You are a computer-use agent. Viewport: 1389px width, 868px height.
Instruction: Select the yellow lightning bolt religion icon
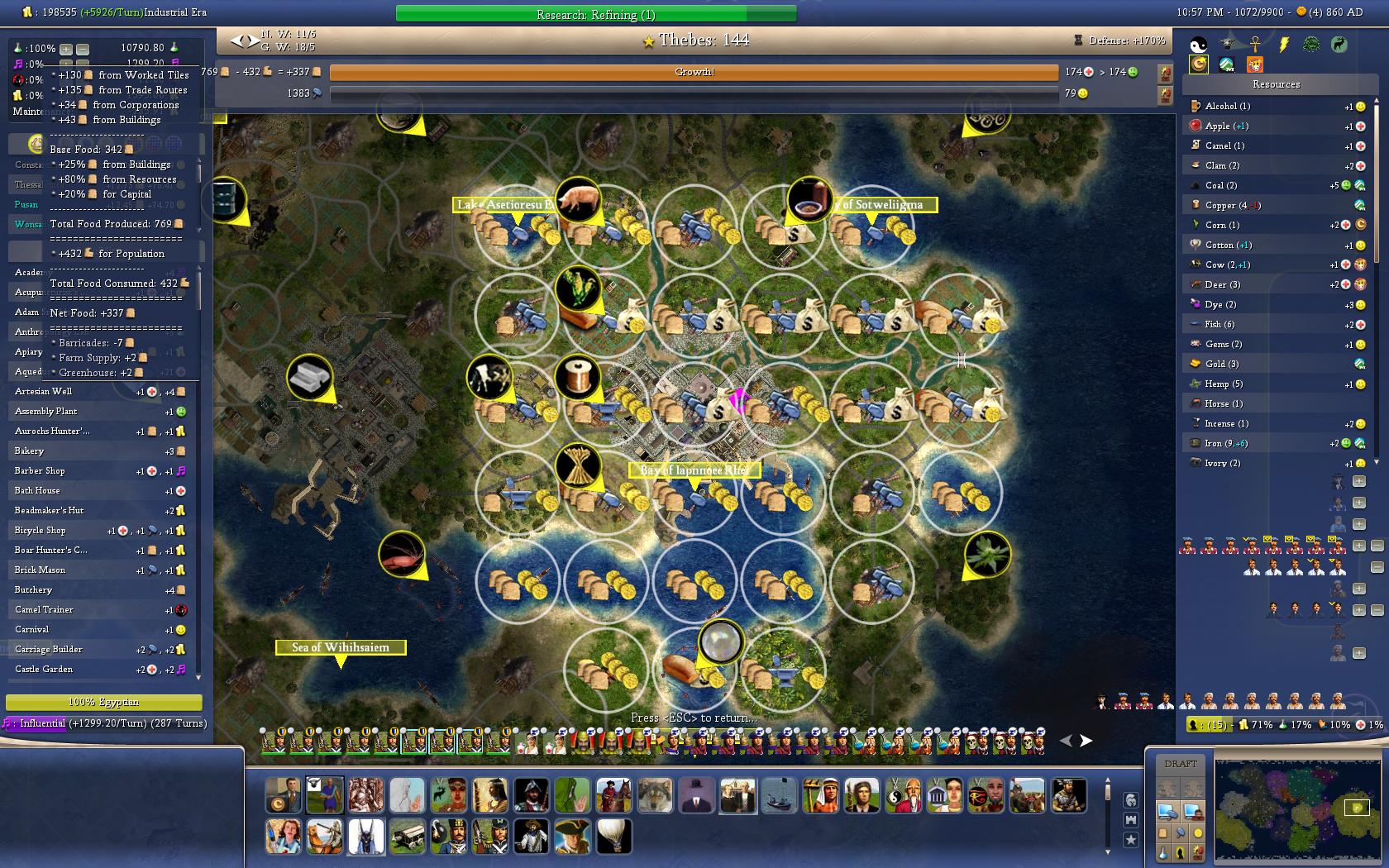point(1283,45)
